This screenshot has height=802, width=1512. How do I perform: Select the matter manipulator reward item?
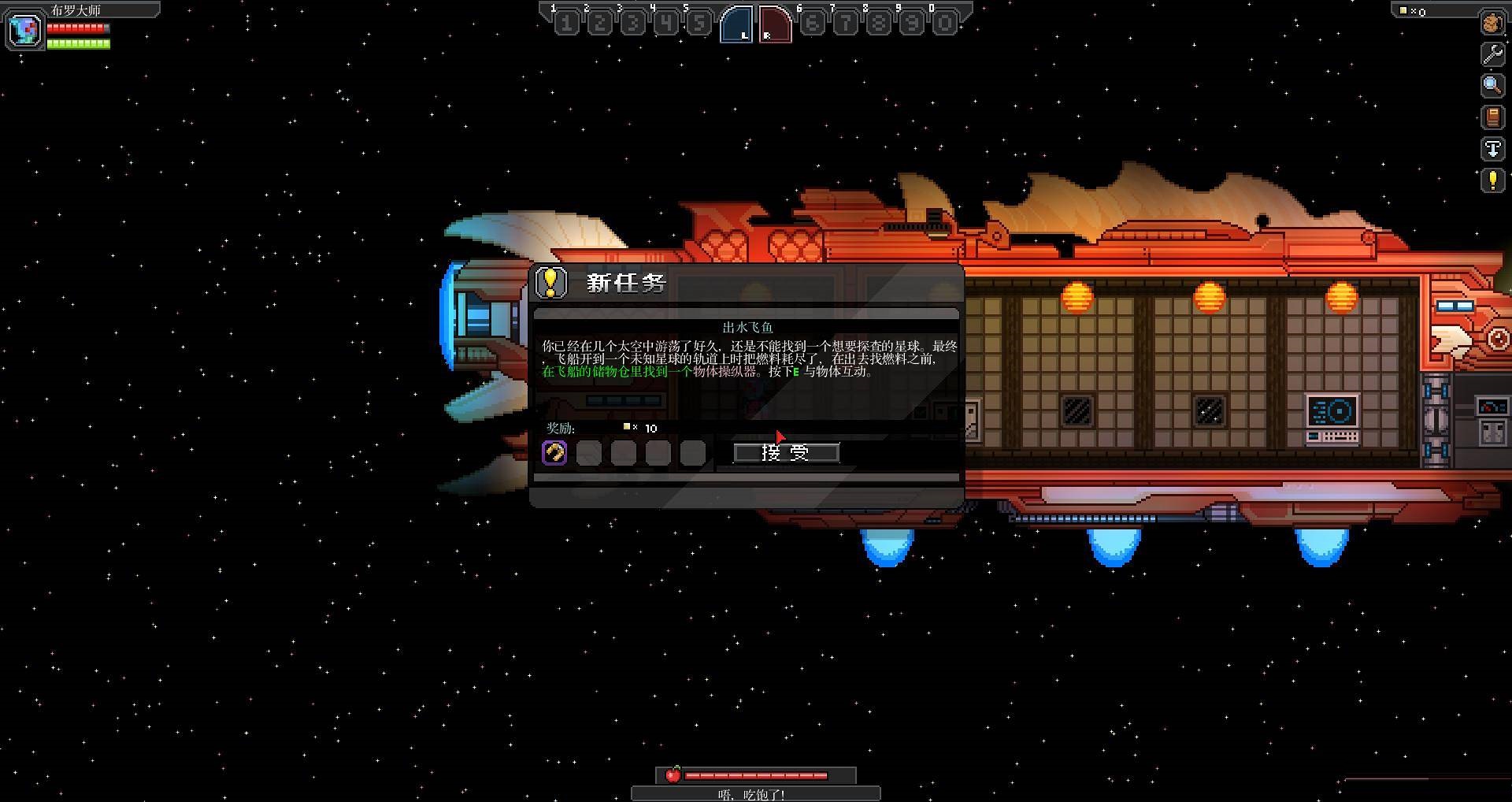[554, 452]
